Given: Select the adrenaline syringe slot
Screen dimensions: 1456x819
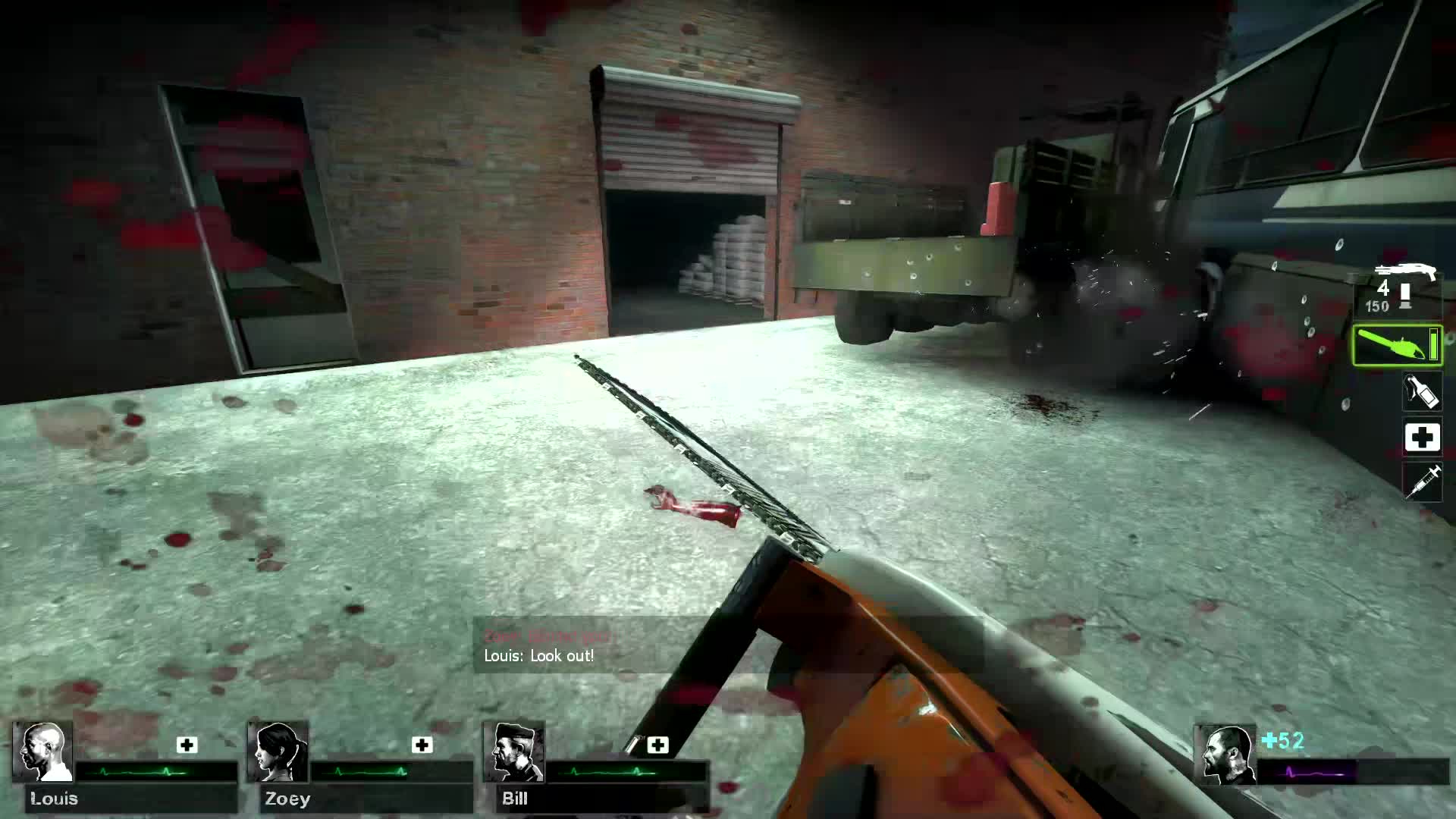Looking at the screenshot, I should (x=1423, y=480).
